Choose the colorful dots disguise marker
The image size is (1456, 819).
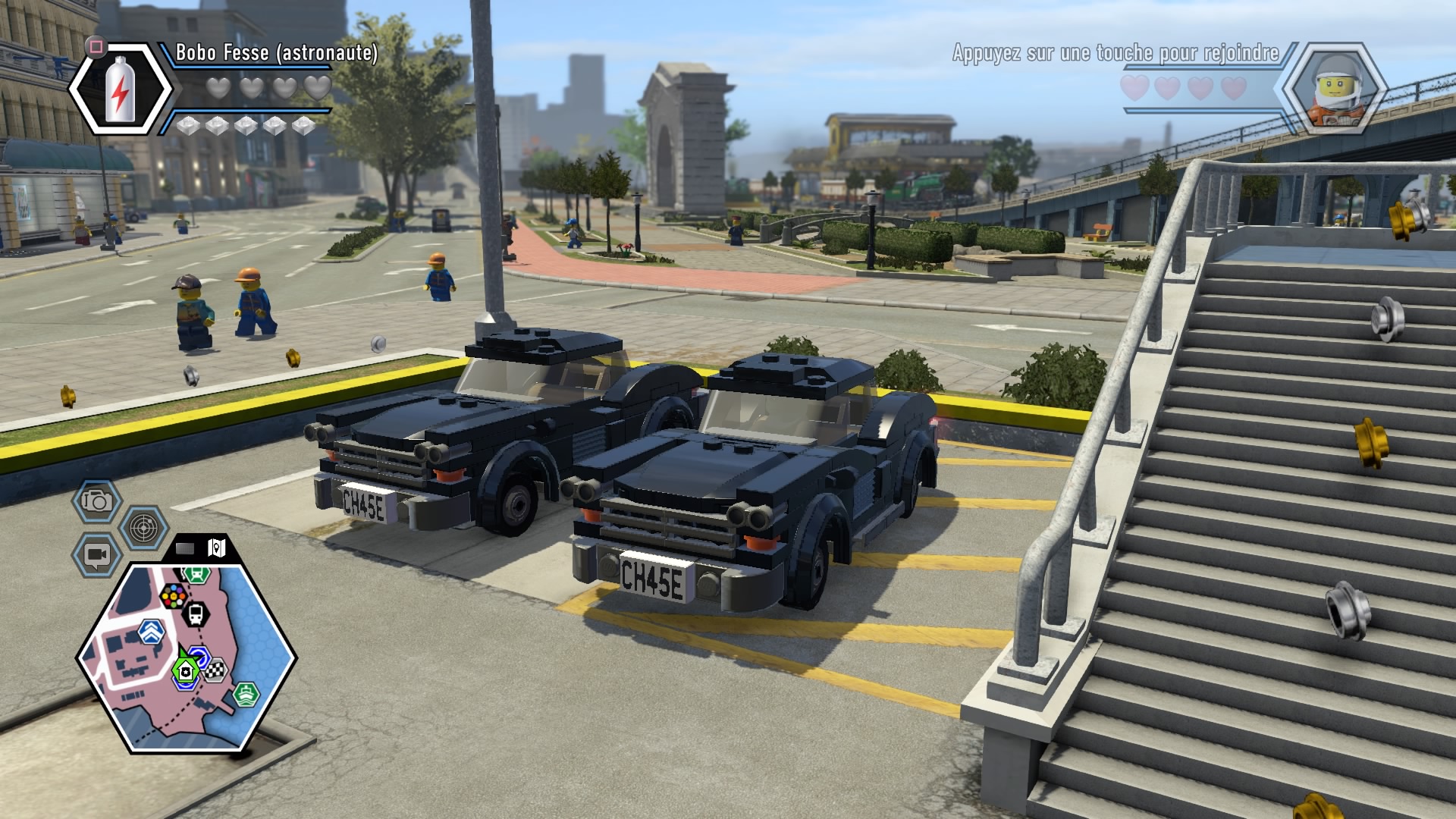174,596
